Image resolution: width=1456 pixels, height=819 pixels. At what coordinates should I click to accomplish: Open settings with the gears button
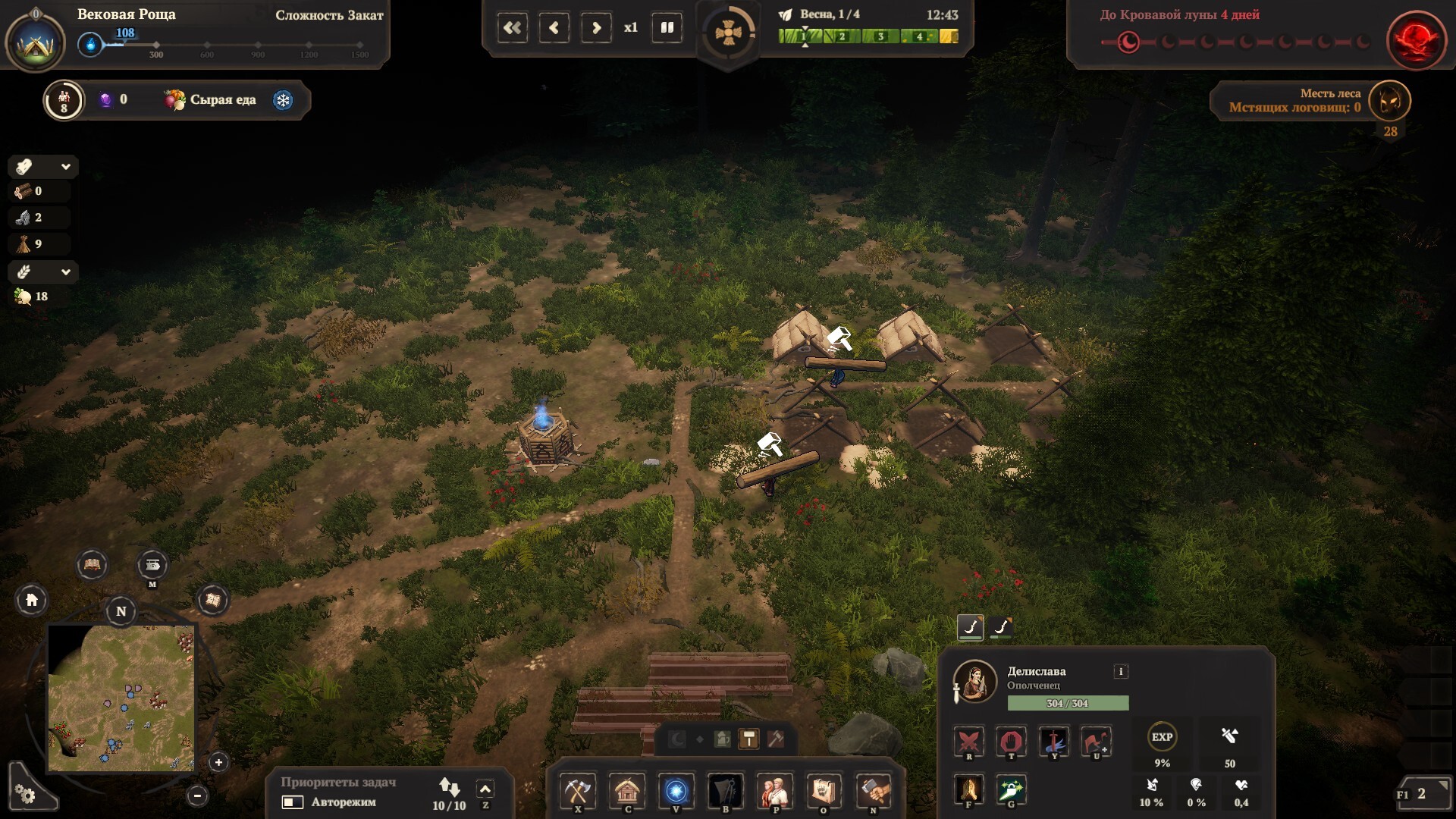25,794
